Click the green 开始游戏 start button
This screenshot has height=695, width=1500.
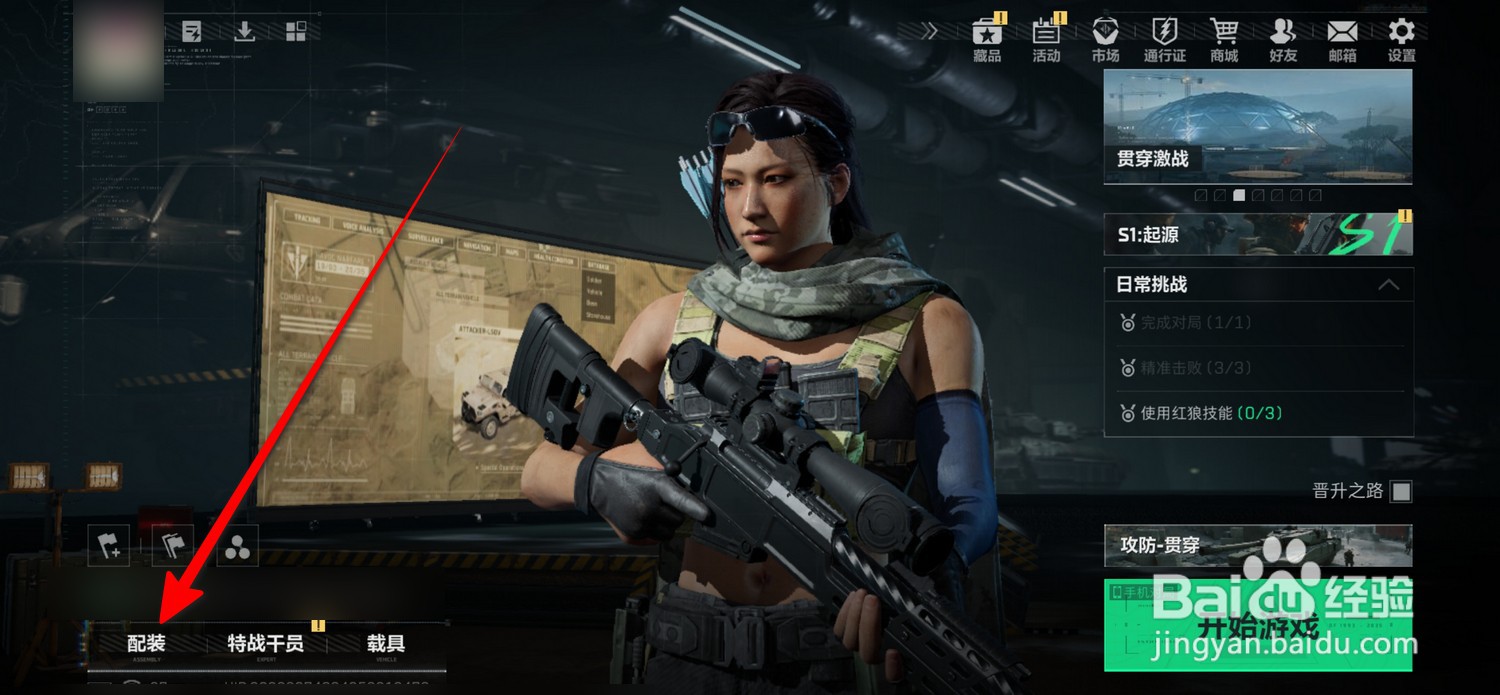tap(1258, 626)
